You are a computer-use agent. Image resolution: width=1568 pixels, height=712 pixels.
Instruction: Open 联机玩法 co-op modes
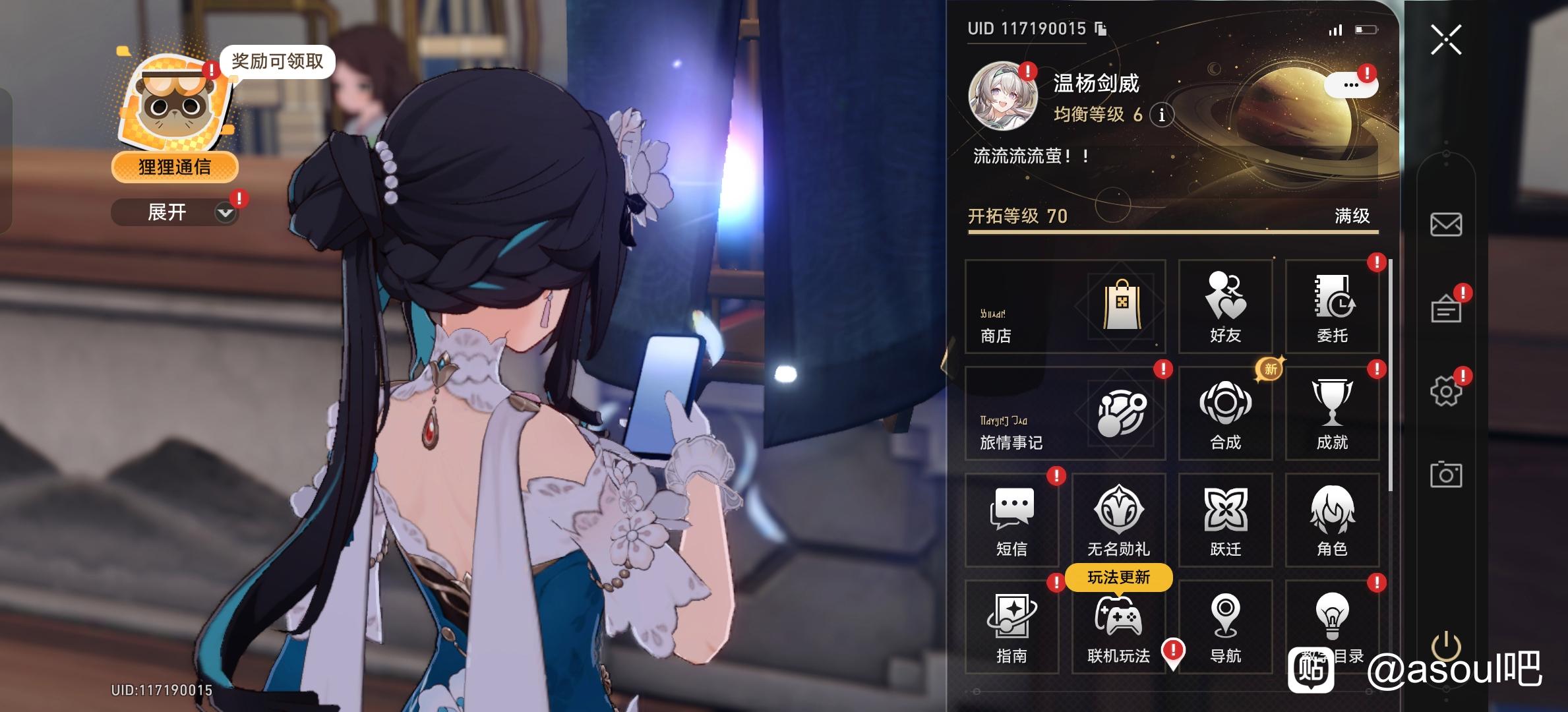click(x=1118, y=627)
